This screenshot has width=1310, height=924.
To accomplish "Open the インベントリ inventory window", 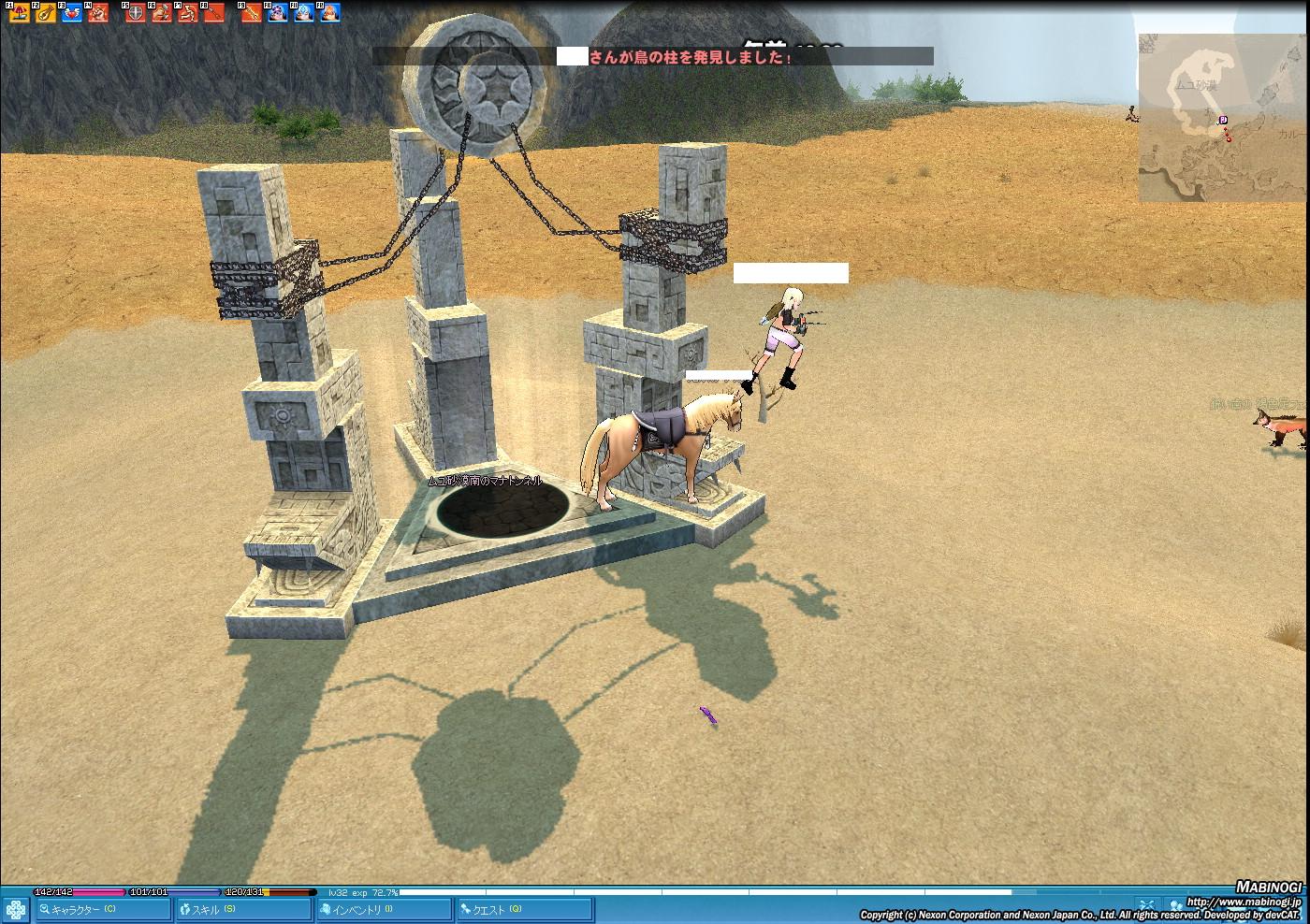I will tap(384, 909).
